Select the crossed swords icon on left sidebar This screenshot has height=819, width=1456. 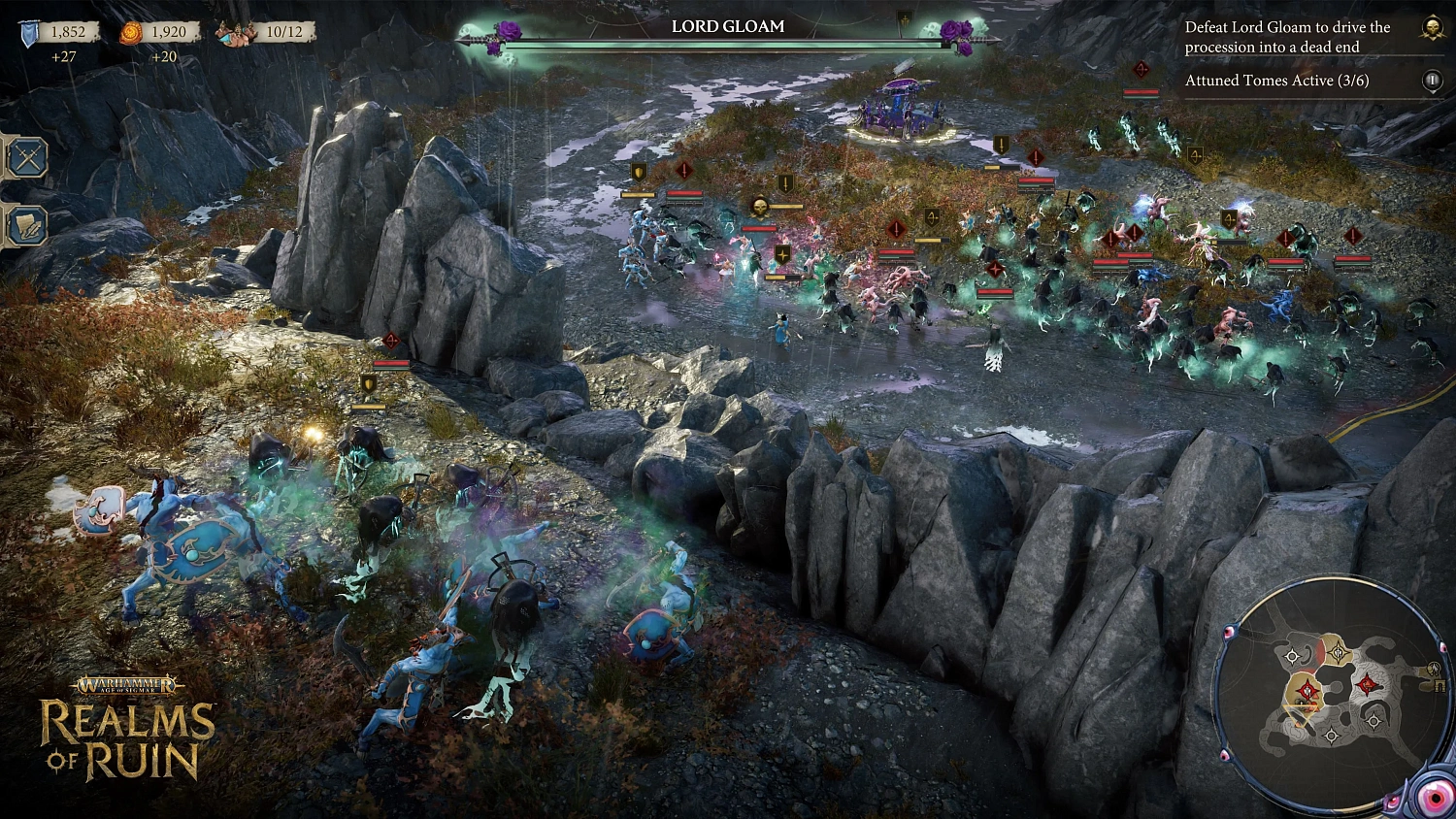pos(26,157)
